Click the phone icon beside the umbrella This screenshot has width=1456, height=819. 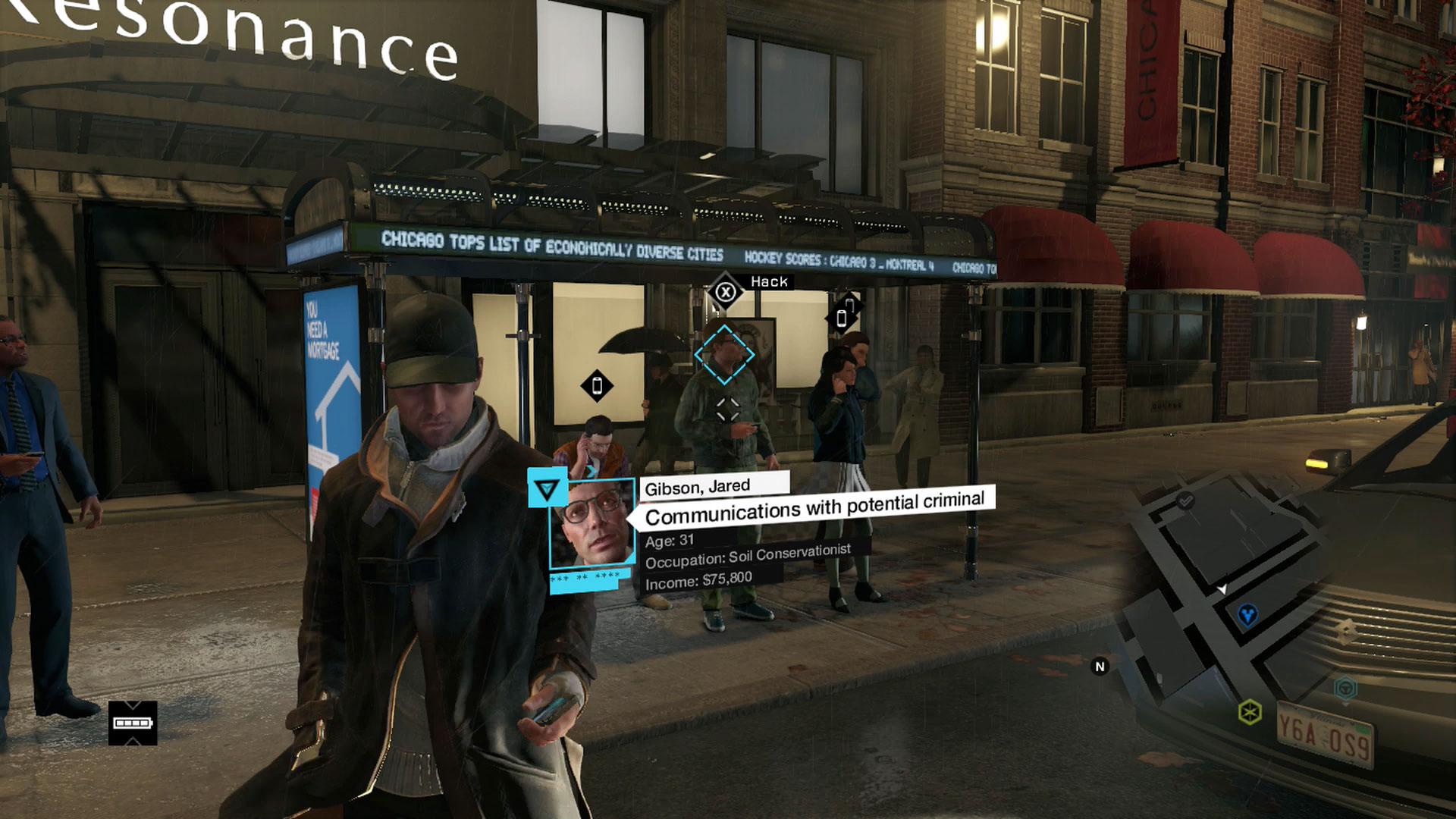(x=597, y=386)
